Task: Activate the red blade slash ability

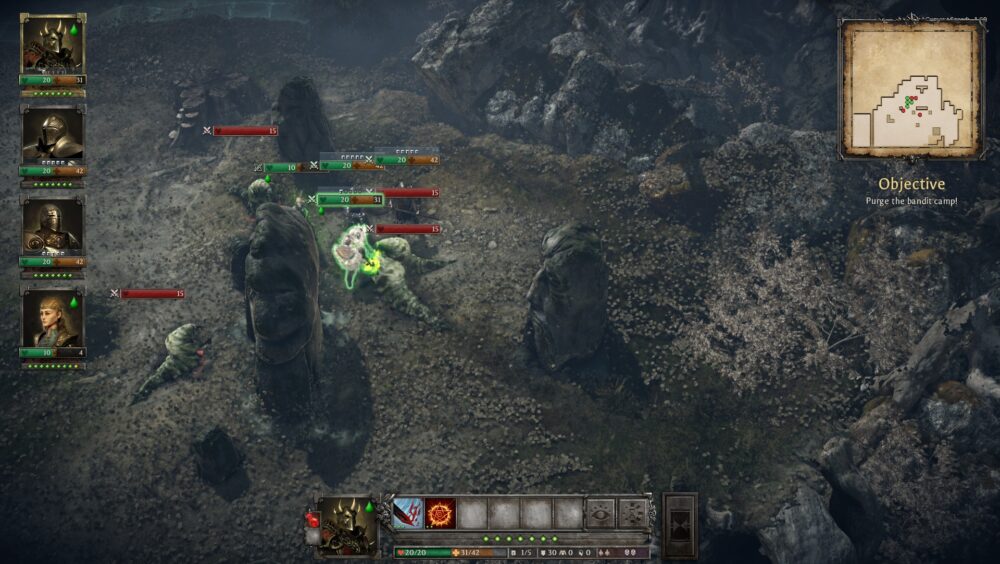Action: tap(407, 513)
